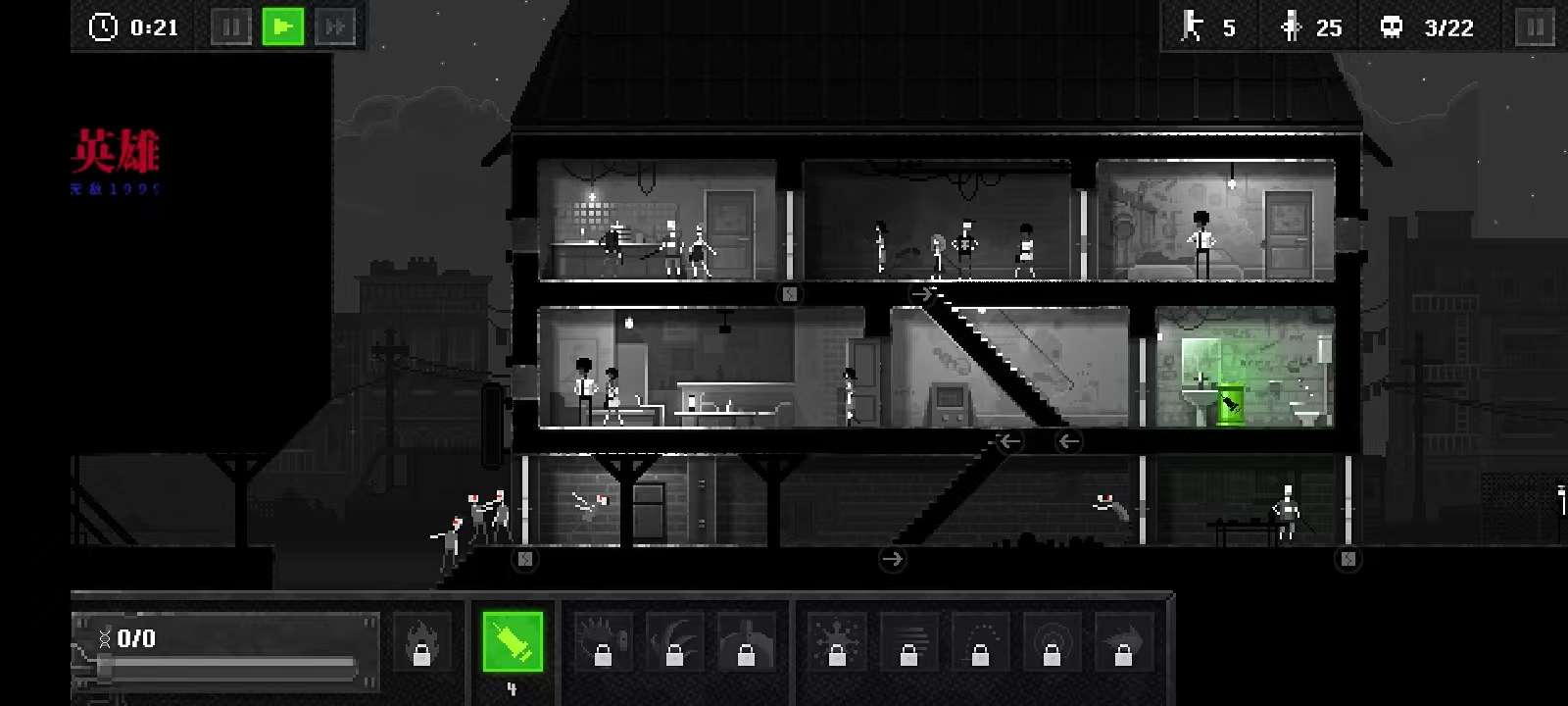Click the green play speed button
1568x706 pixels.
pyautogui.click(x=283, y=27)
